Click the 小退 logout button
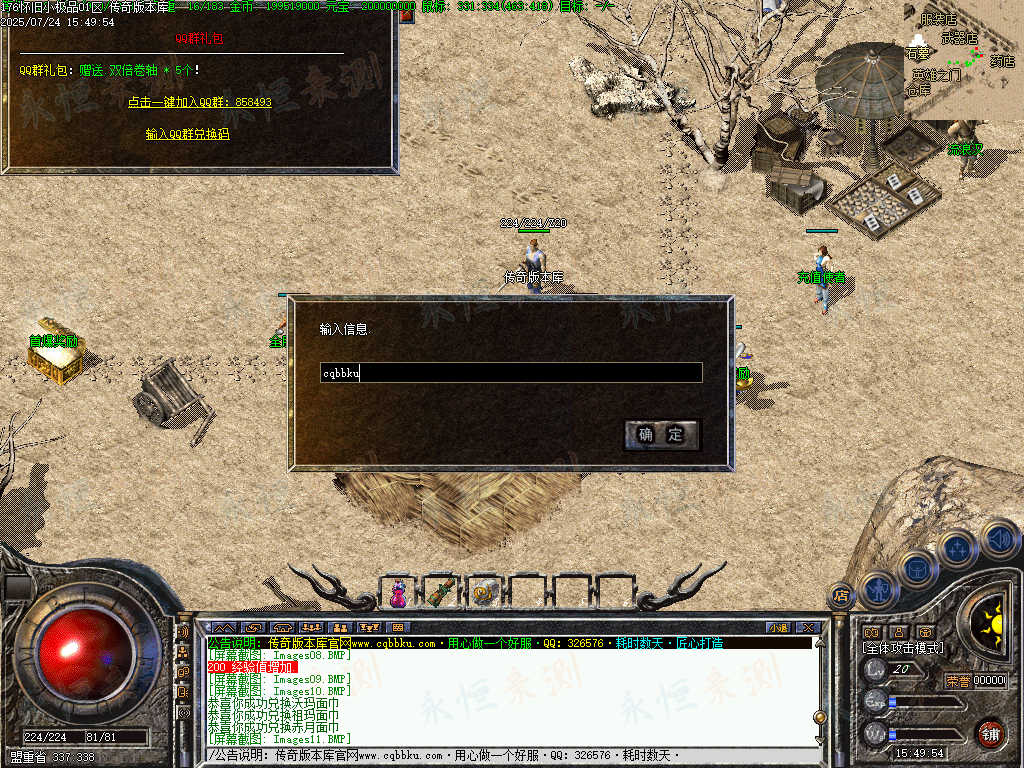The image size is (1024, 768). (778, 628)
